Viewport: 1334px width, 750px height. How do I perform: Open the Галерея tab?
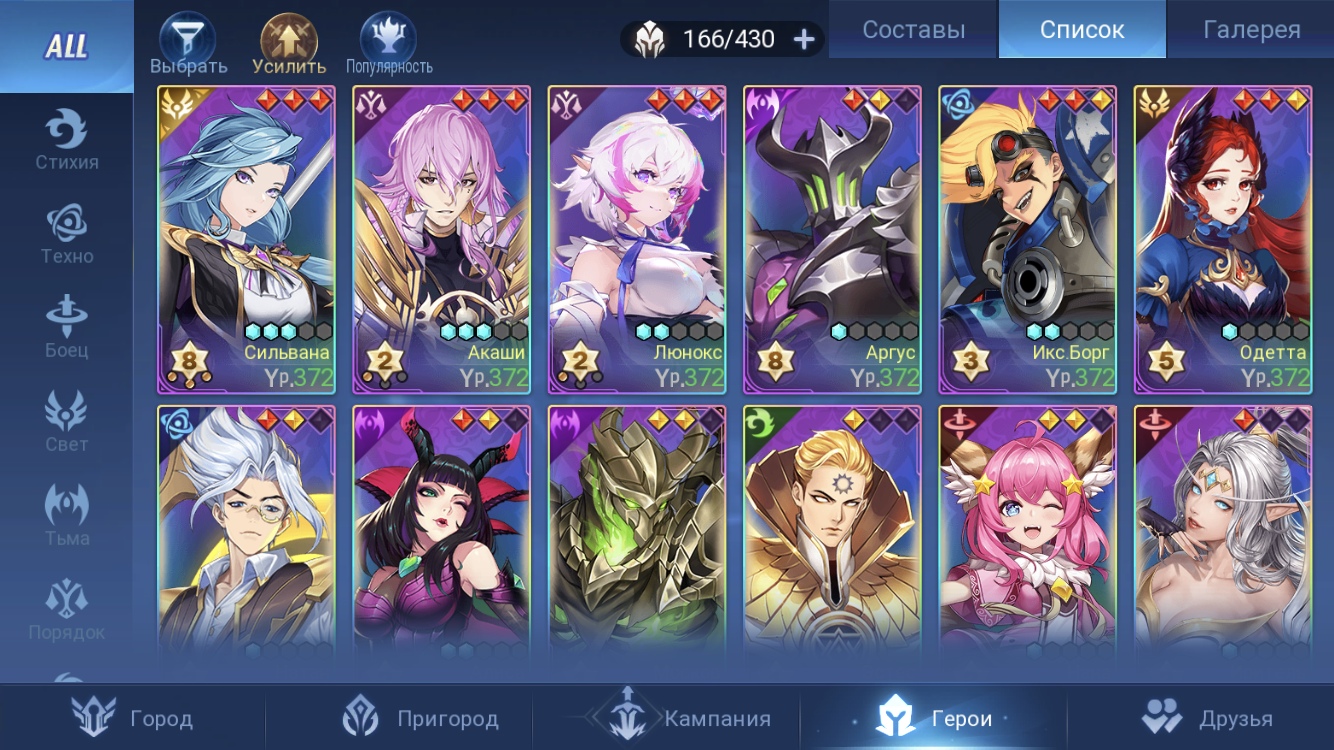click(x=1251, y=30)
